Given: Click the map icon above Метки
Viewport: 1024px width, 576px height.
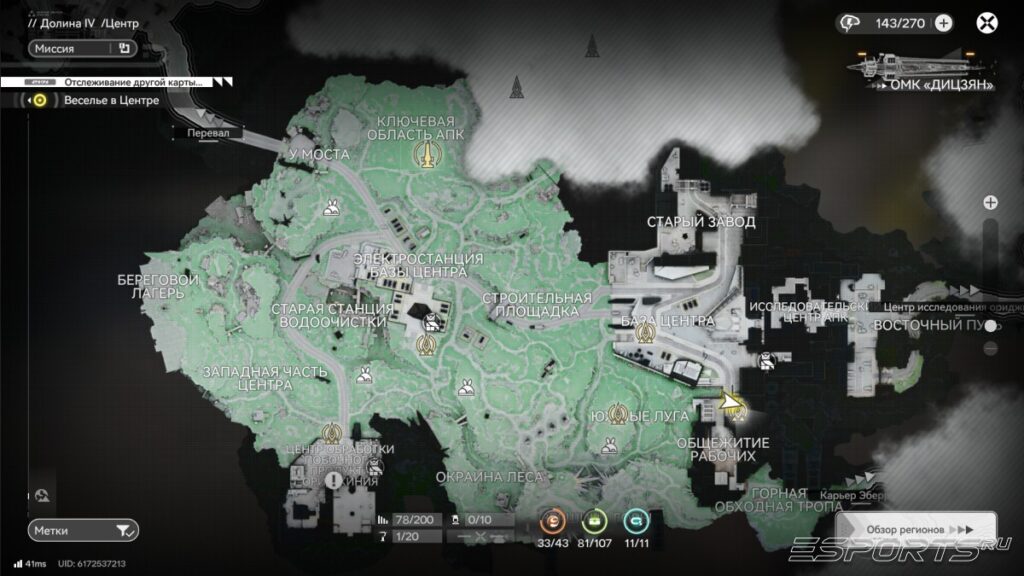Looking at the screenshot, I should pyautogui.click(x=42, y=495).
